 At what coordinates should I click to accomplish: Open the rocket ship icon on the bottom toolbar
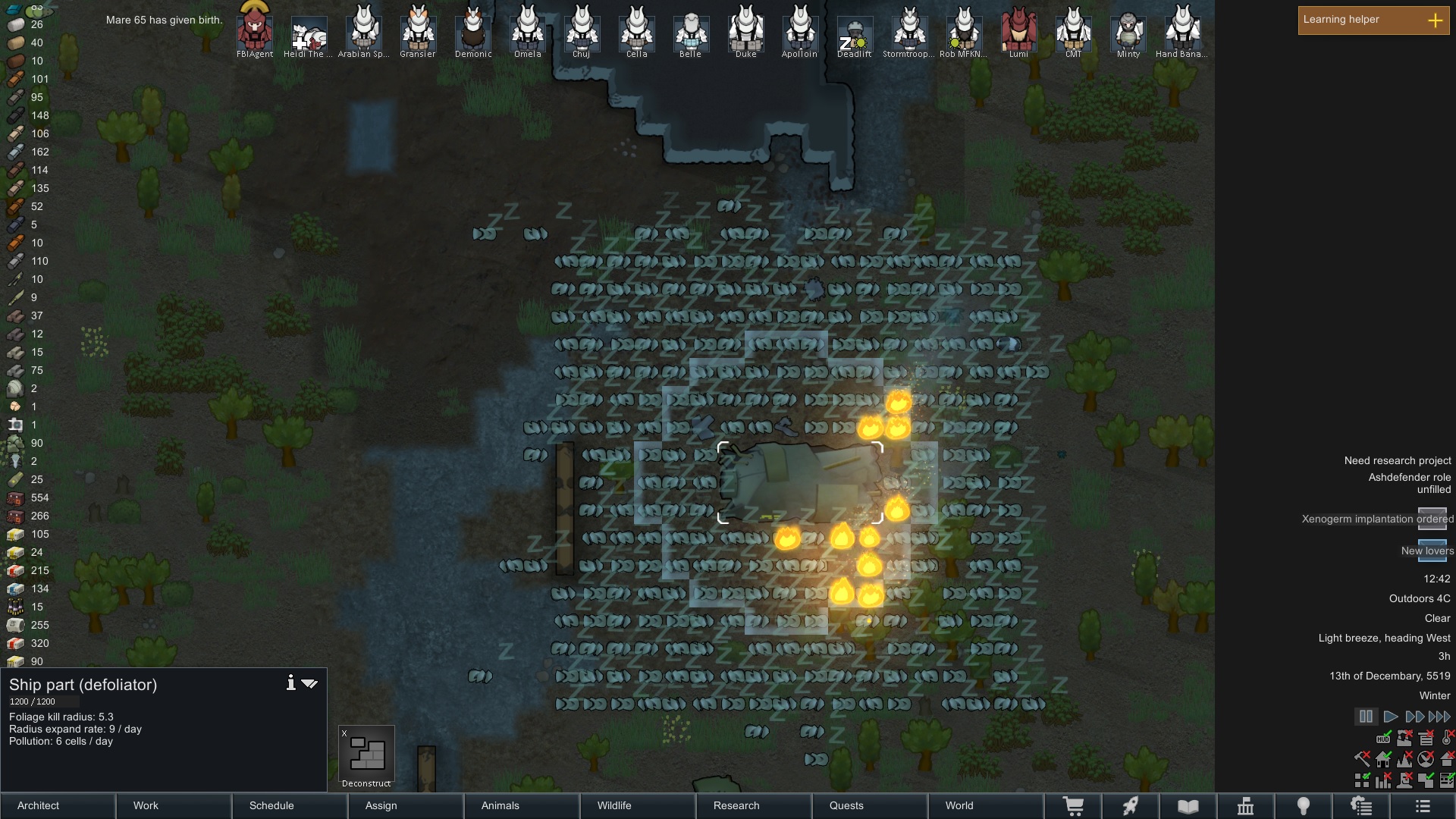coord(1131,806)
